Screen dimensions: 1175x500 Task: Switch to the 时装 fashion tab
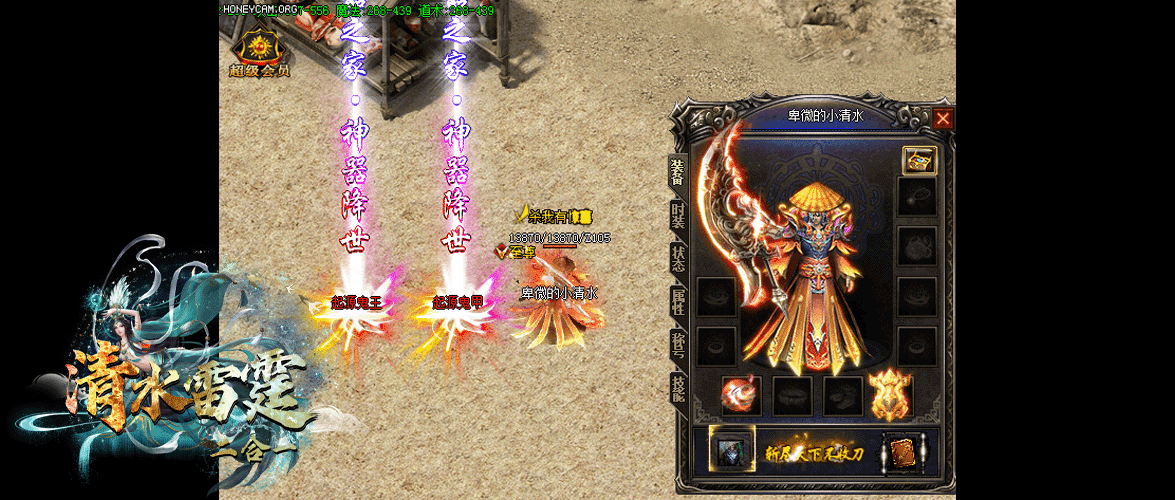tap(679, 217)
